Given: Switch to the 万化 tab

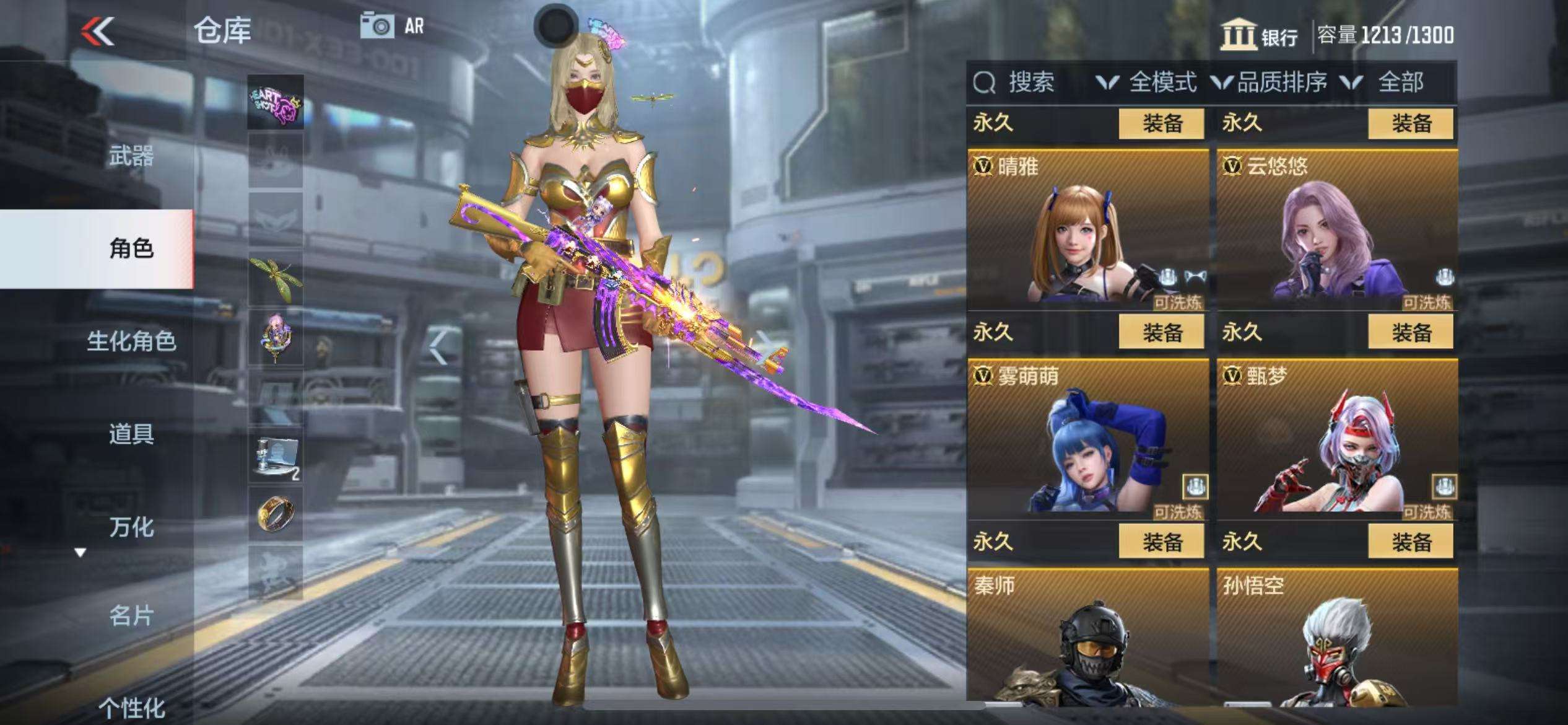Looking at the screenshot, I should click(131, 527).
